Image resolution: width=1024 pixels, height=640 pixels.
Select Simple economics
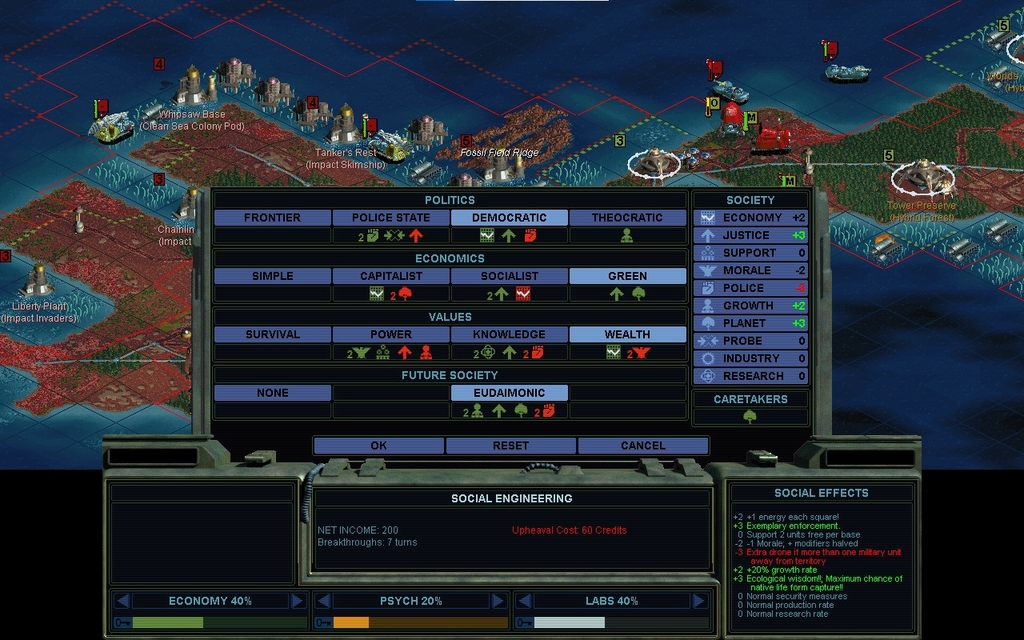272,276
